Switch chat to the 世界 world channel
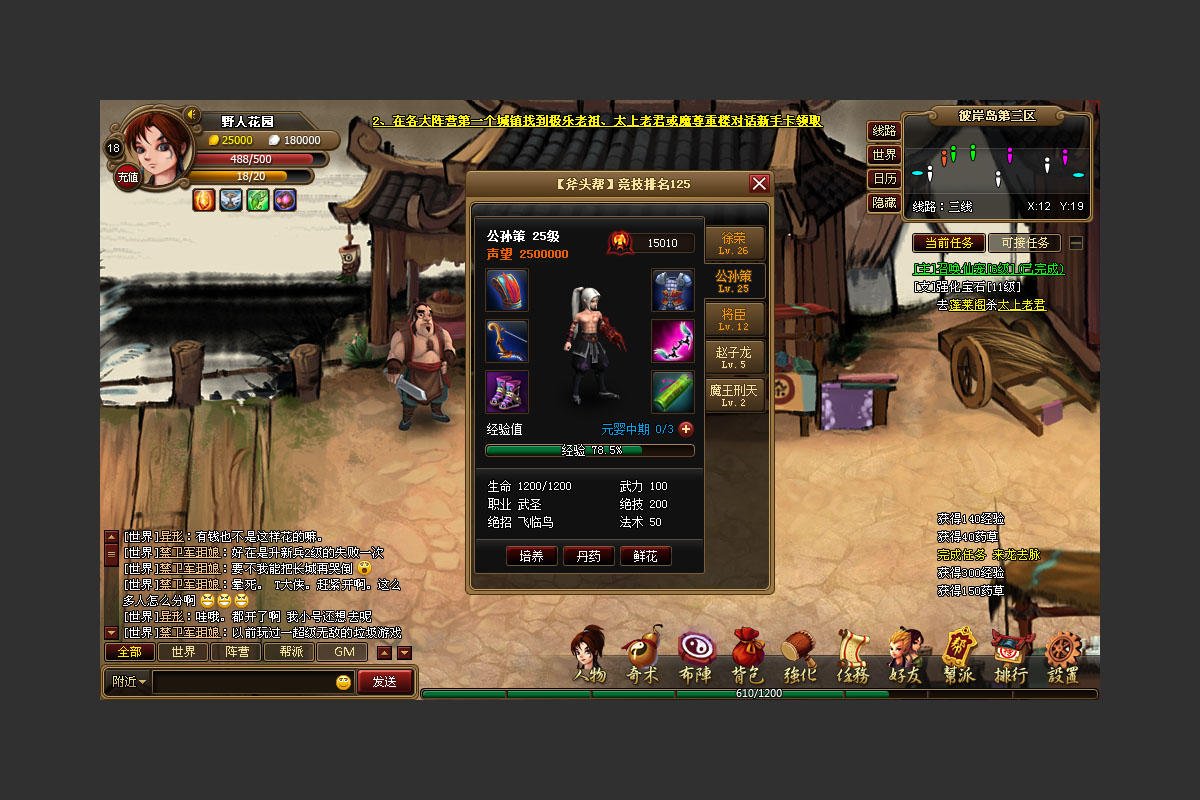This screenshot has width=1200, height=800. point(183,652)
